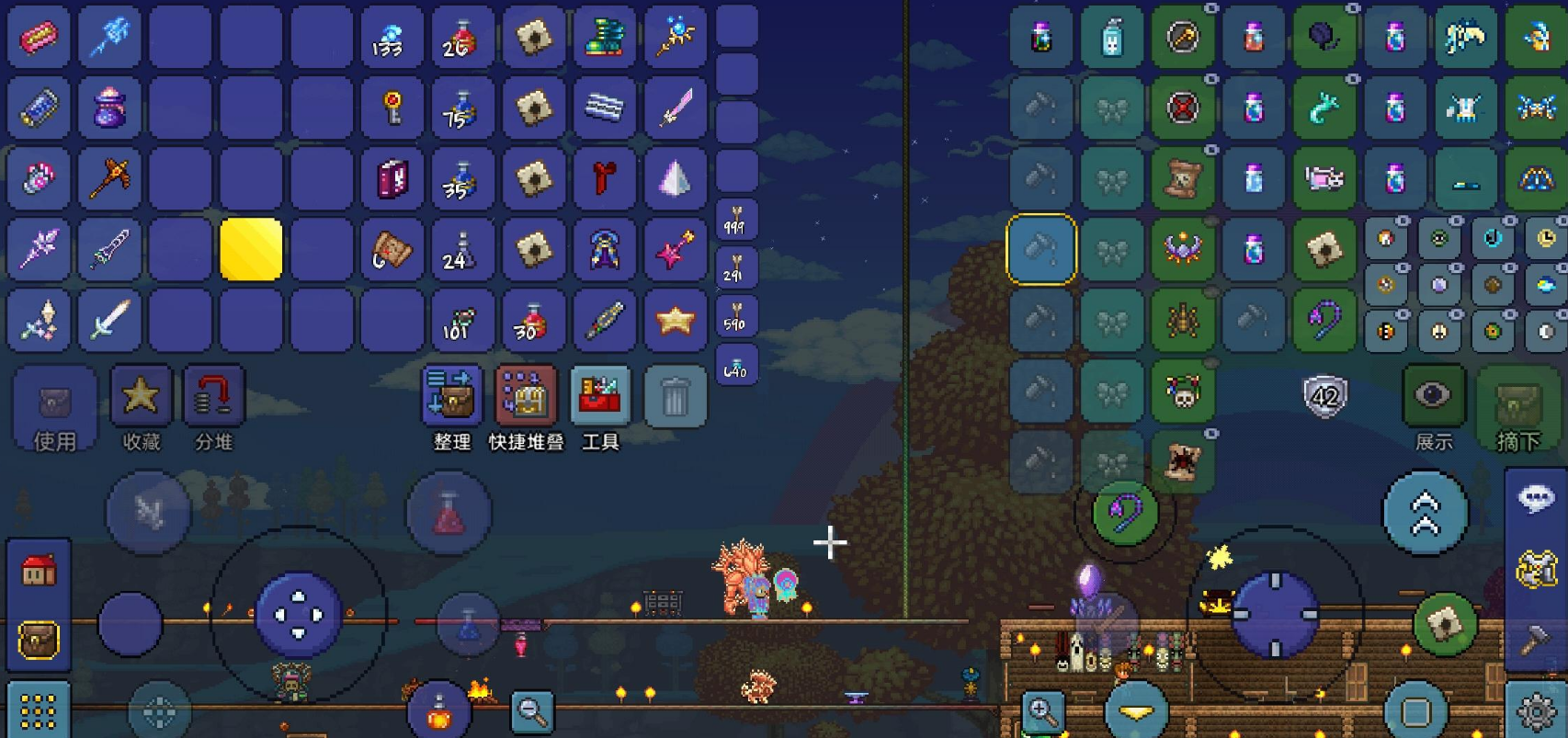Tap the double-arrow jump button
This screenshot has width=1568, height=738.
coord(1425,513)
